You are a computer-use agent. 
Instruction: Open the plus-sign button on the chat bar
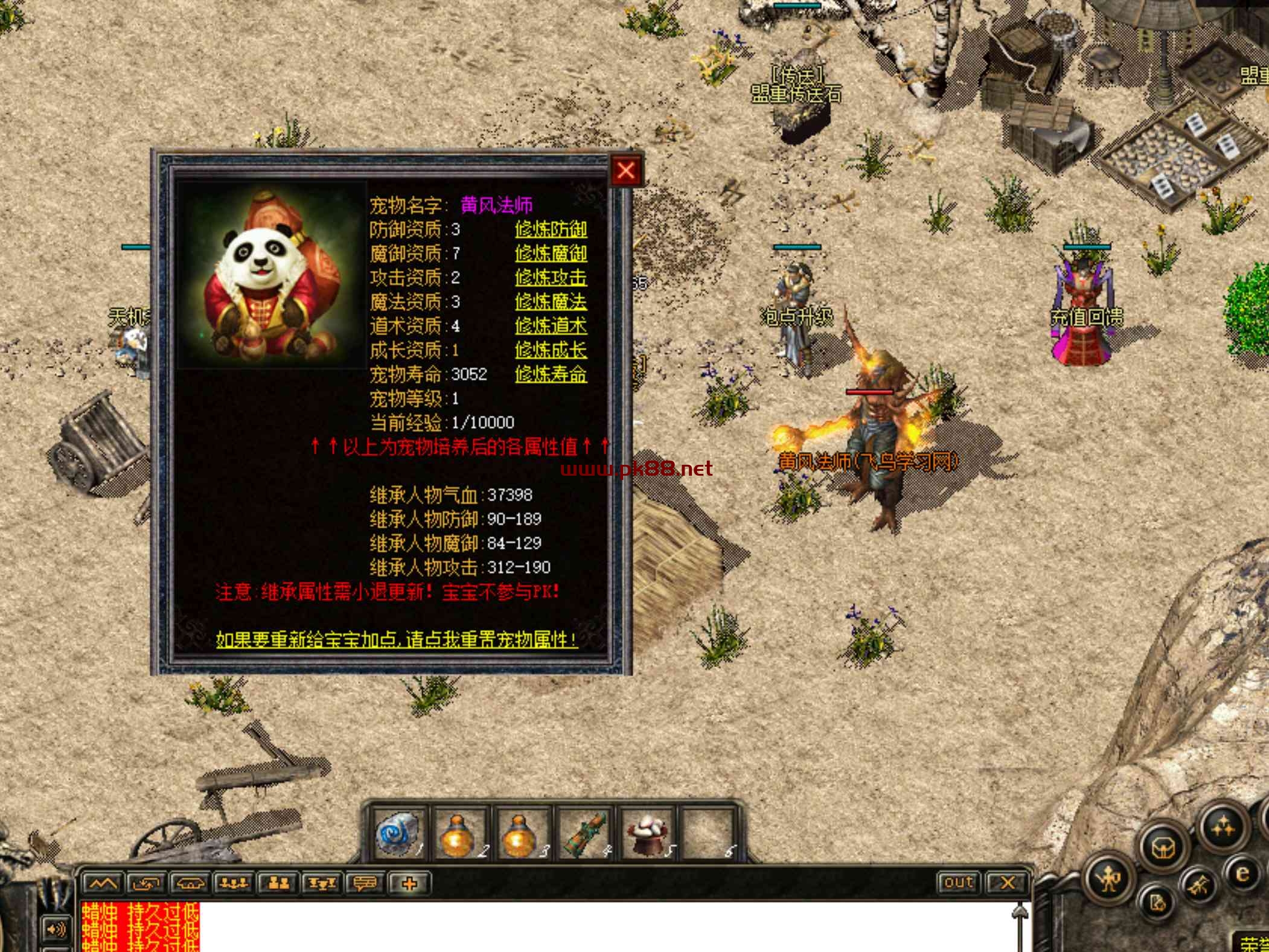pos(409,884)
